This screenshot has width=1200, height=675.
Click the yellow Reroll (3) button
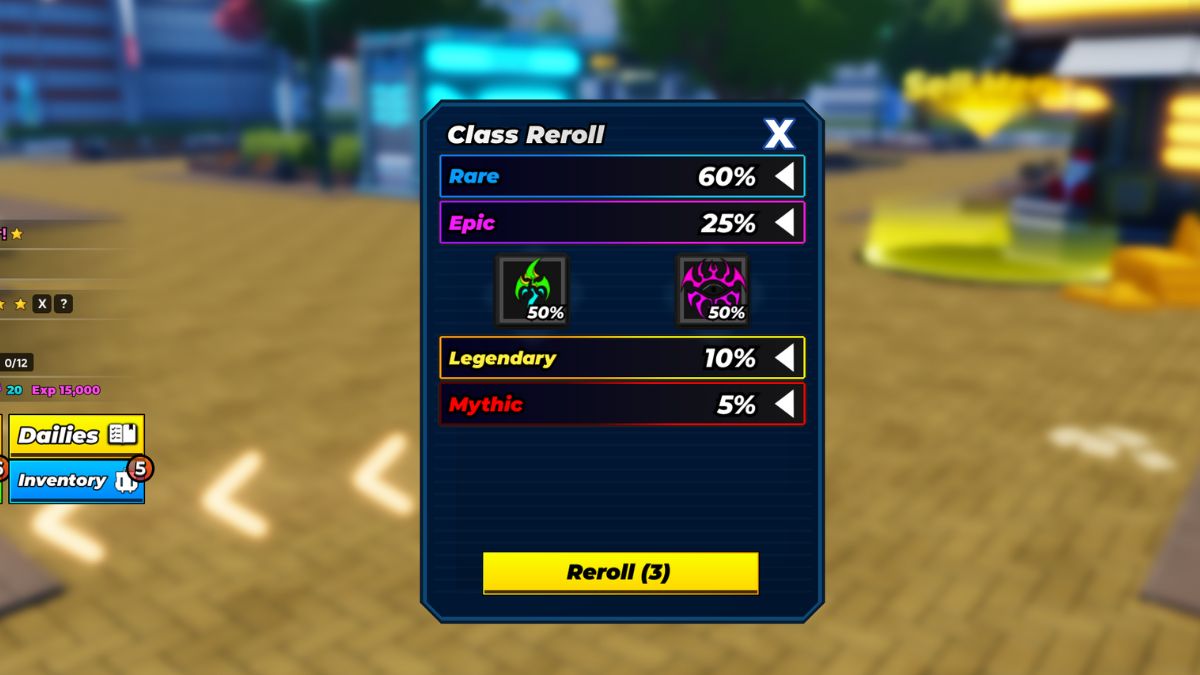point(620,573)
